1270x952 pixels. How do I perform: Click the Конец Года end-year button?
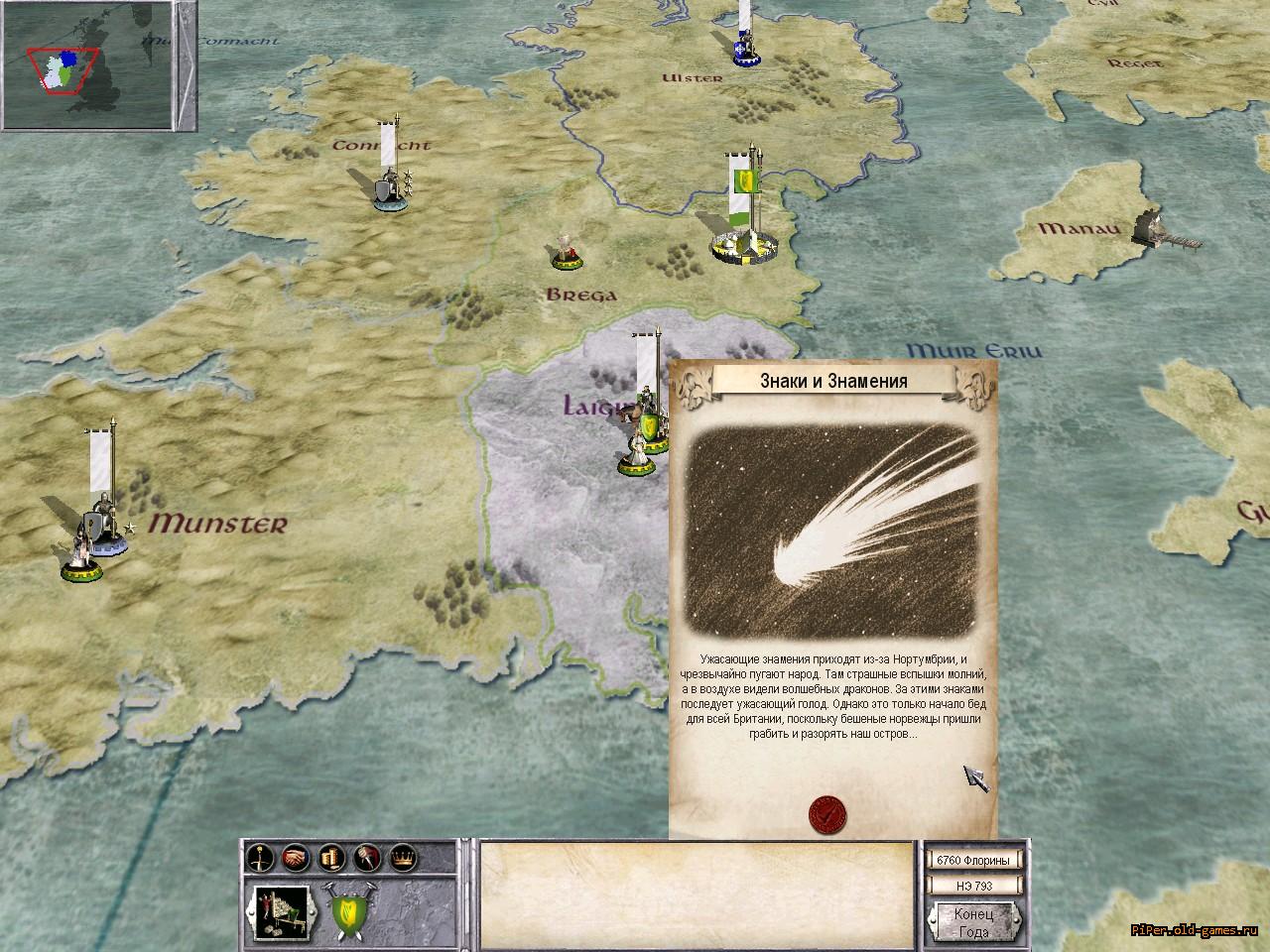coord(973,921)
